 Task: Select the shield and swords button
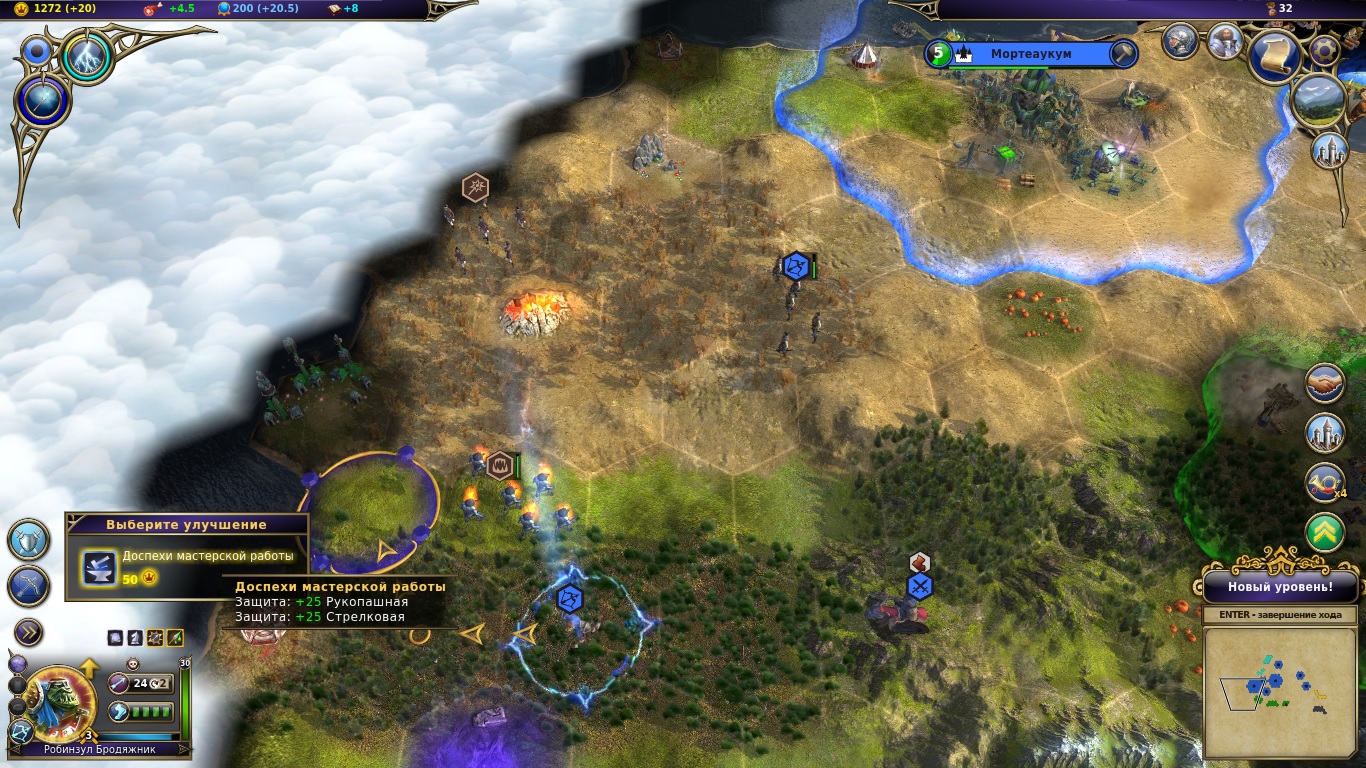[29, 539]
